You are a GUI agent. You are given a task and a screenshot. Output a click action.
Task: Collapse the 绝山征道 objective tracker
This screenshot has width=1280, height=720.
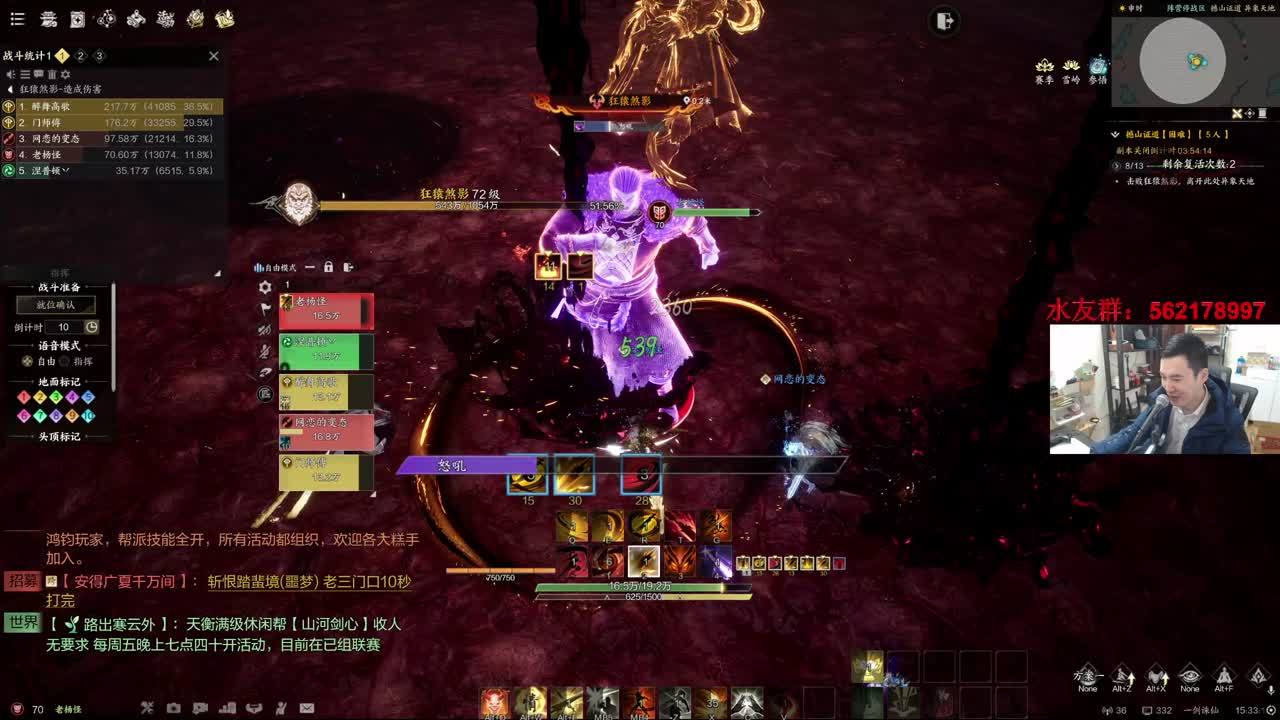(1116, 134)
